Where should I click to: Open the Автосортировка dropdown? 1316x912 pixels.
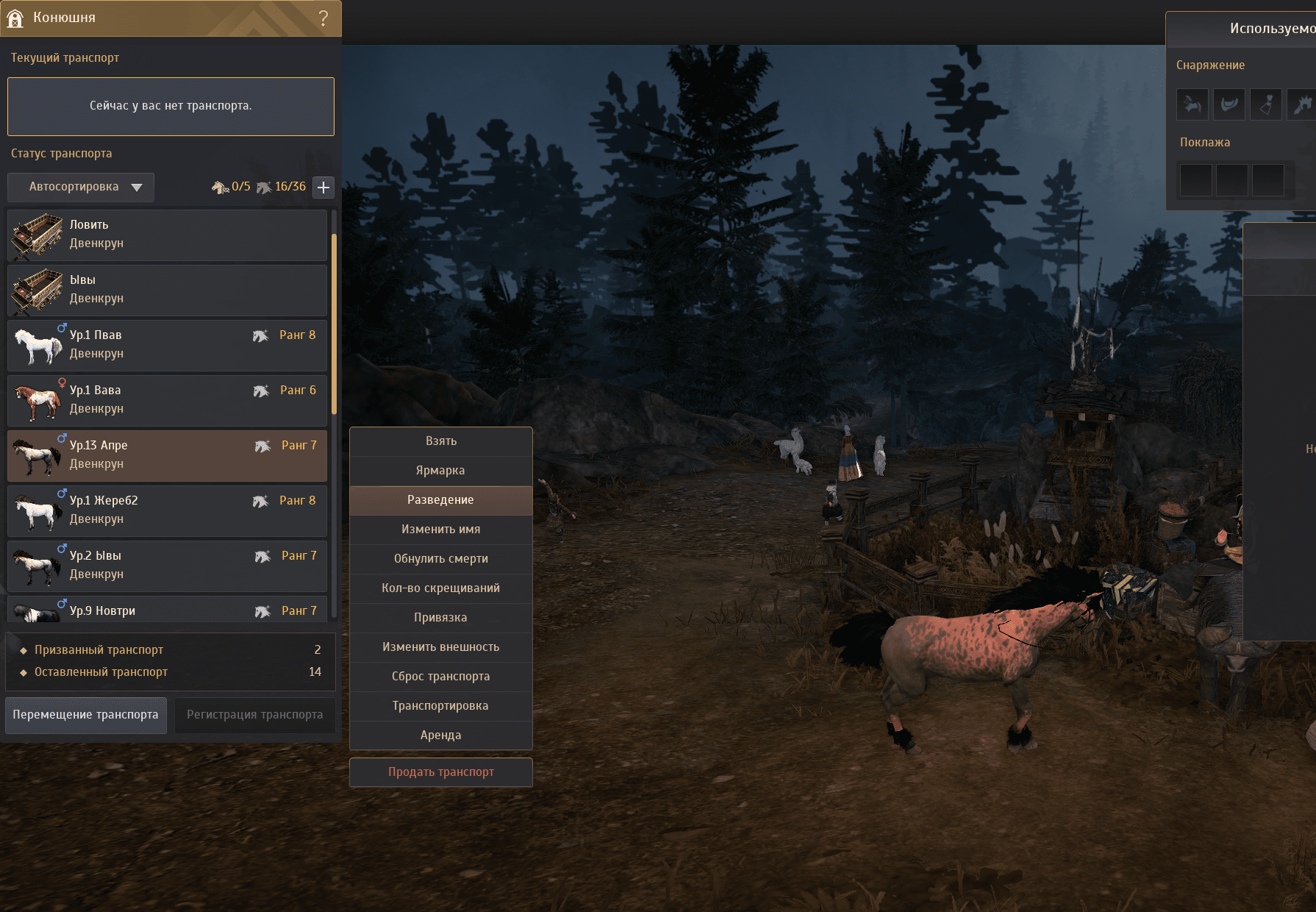(81, 187)
